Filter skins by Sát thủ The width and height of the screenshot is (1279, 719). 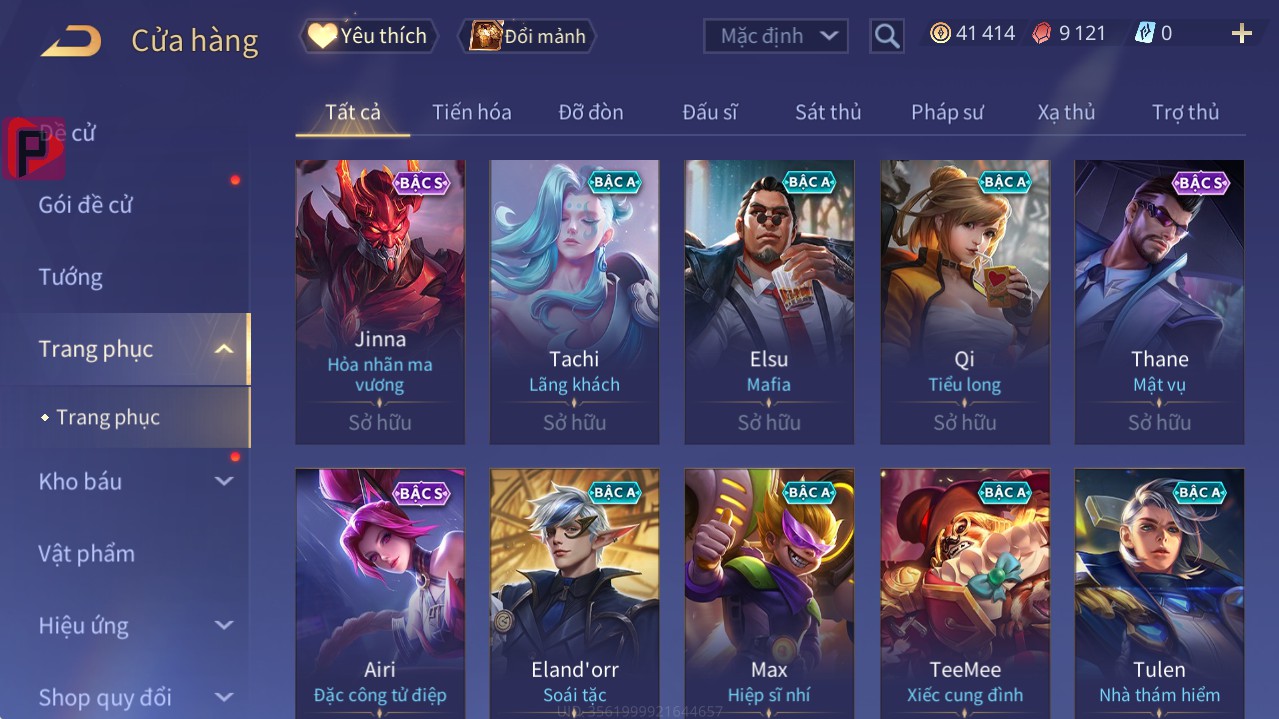828,112
